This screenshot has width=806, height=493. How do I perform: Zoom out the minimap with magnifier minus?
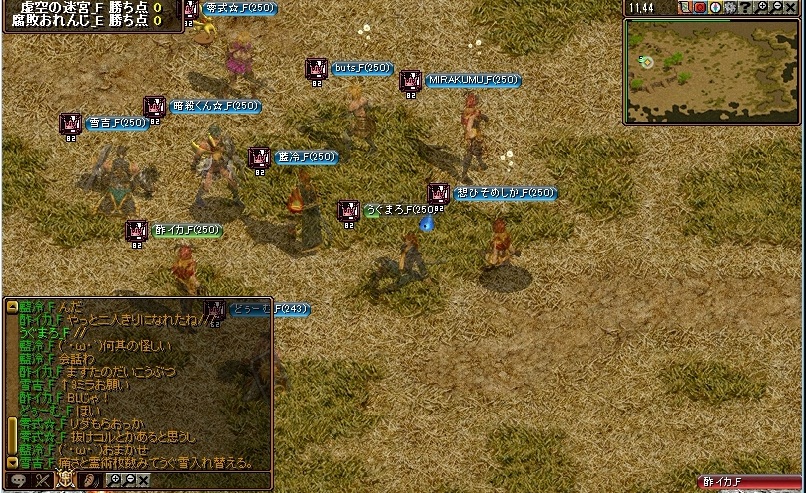(777, 7)
